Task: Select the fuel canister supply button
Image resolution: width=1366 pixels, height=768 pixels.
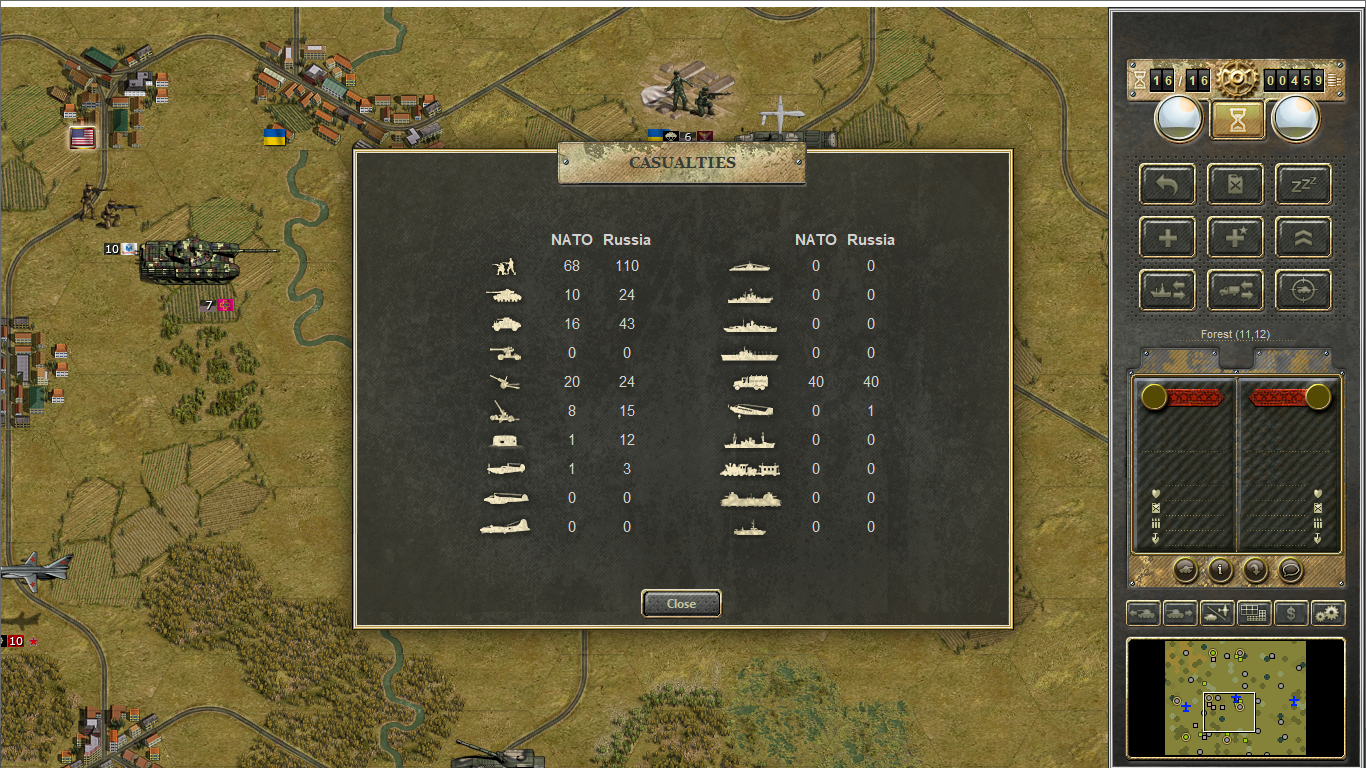Action: coord(1236,184)
